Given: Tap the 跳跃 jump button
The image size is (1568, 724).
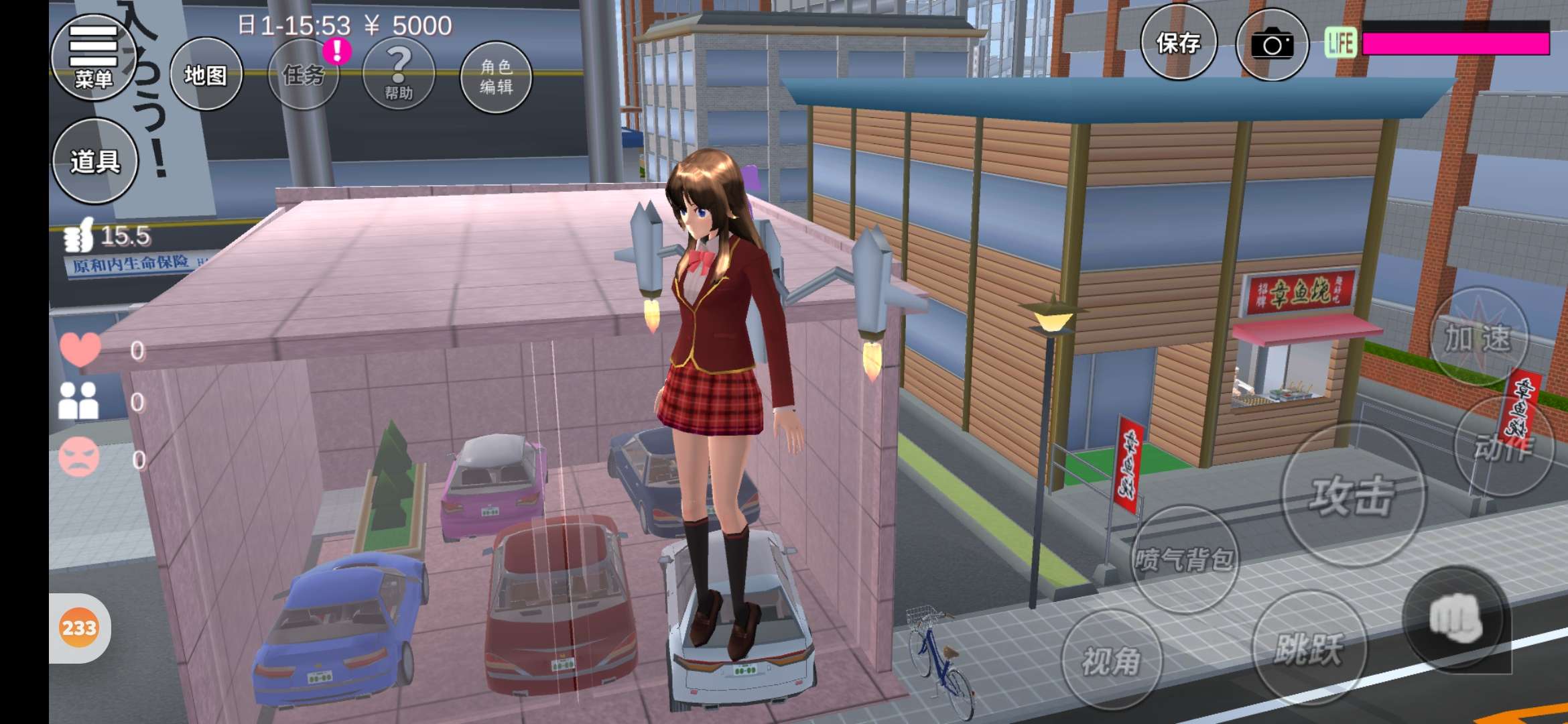Looking at the screenshot, I should [1309, 648].
